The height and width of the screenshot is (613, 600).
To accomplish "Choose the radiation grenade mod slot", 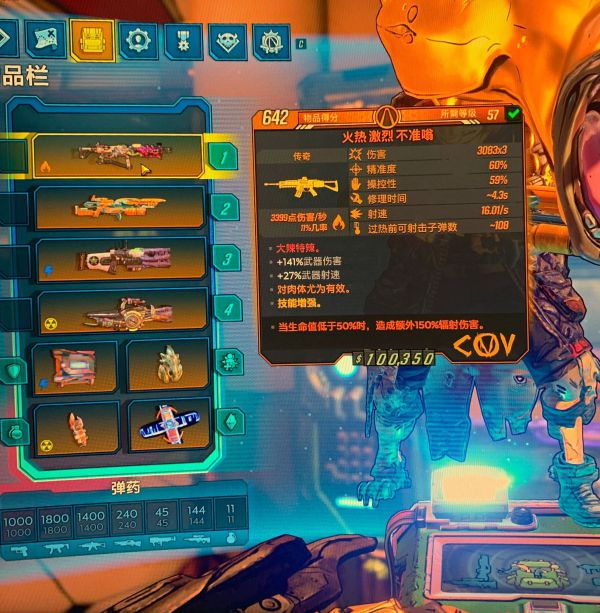I will [x=77, y=424].
